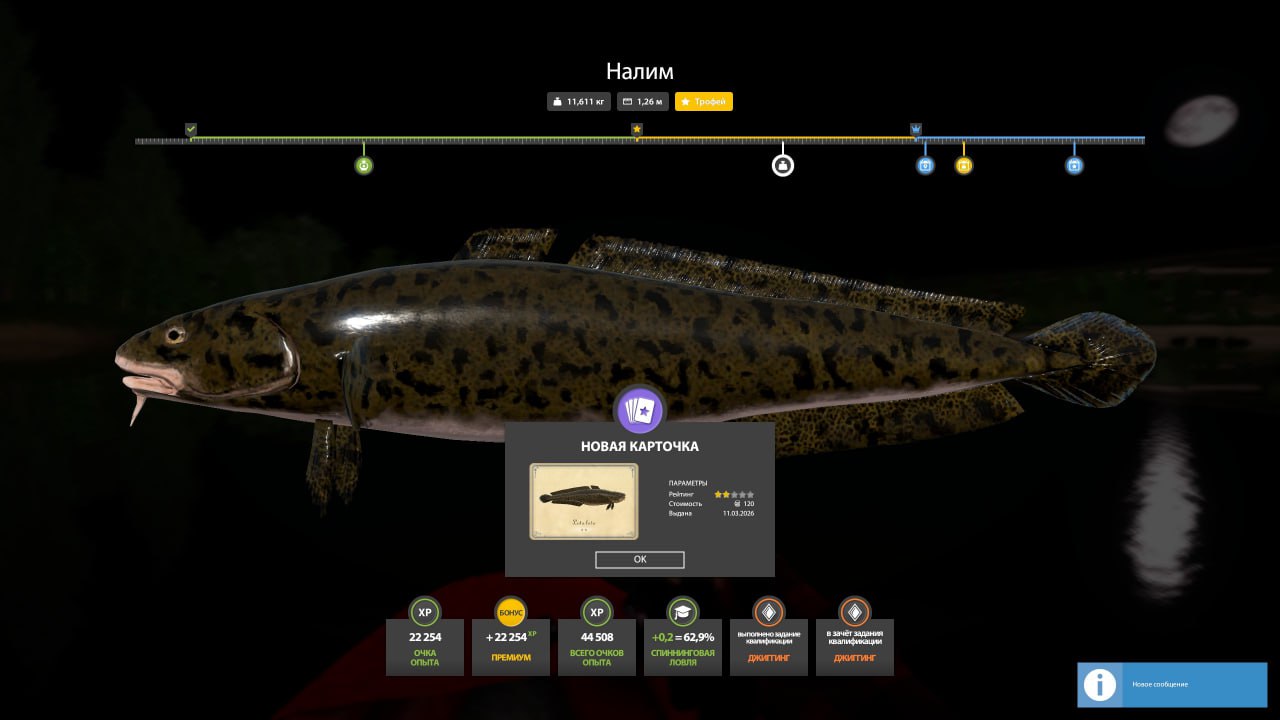
Task: Open the new message notification
Action: click(1171, 684)
